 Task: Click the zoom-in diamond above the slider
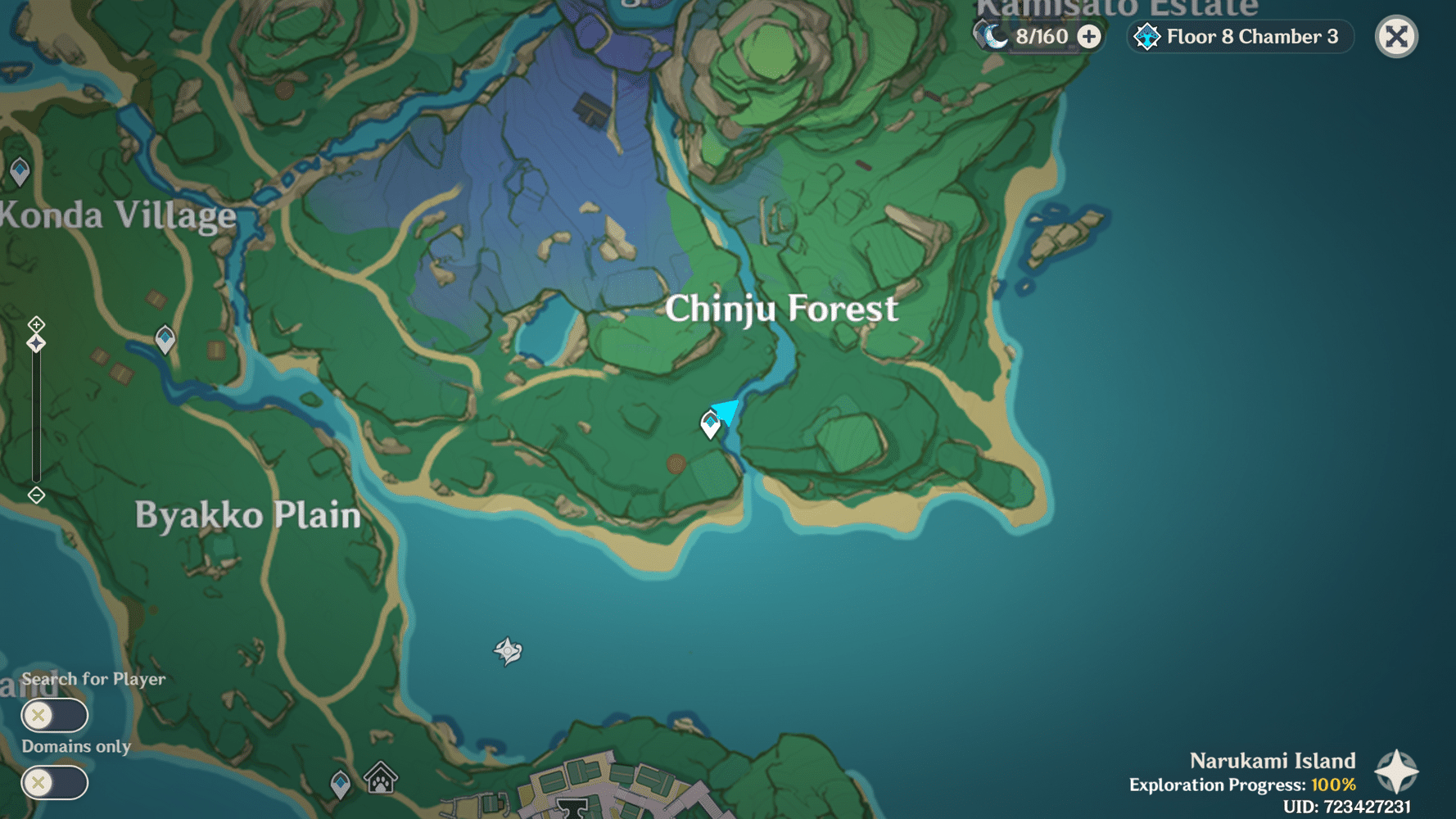tap(35, 325)
